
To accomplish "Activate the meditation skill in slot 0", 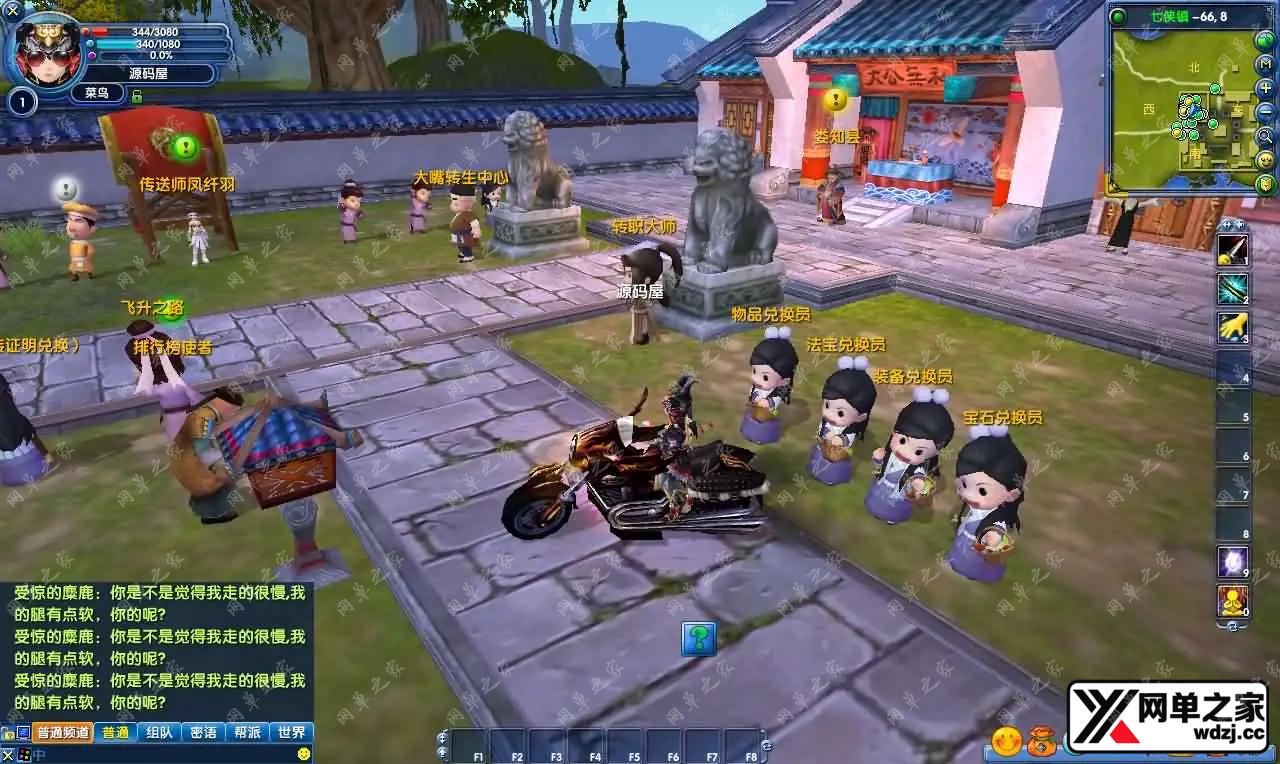I will click(1232, 600).
